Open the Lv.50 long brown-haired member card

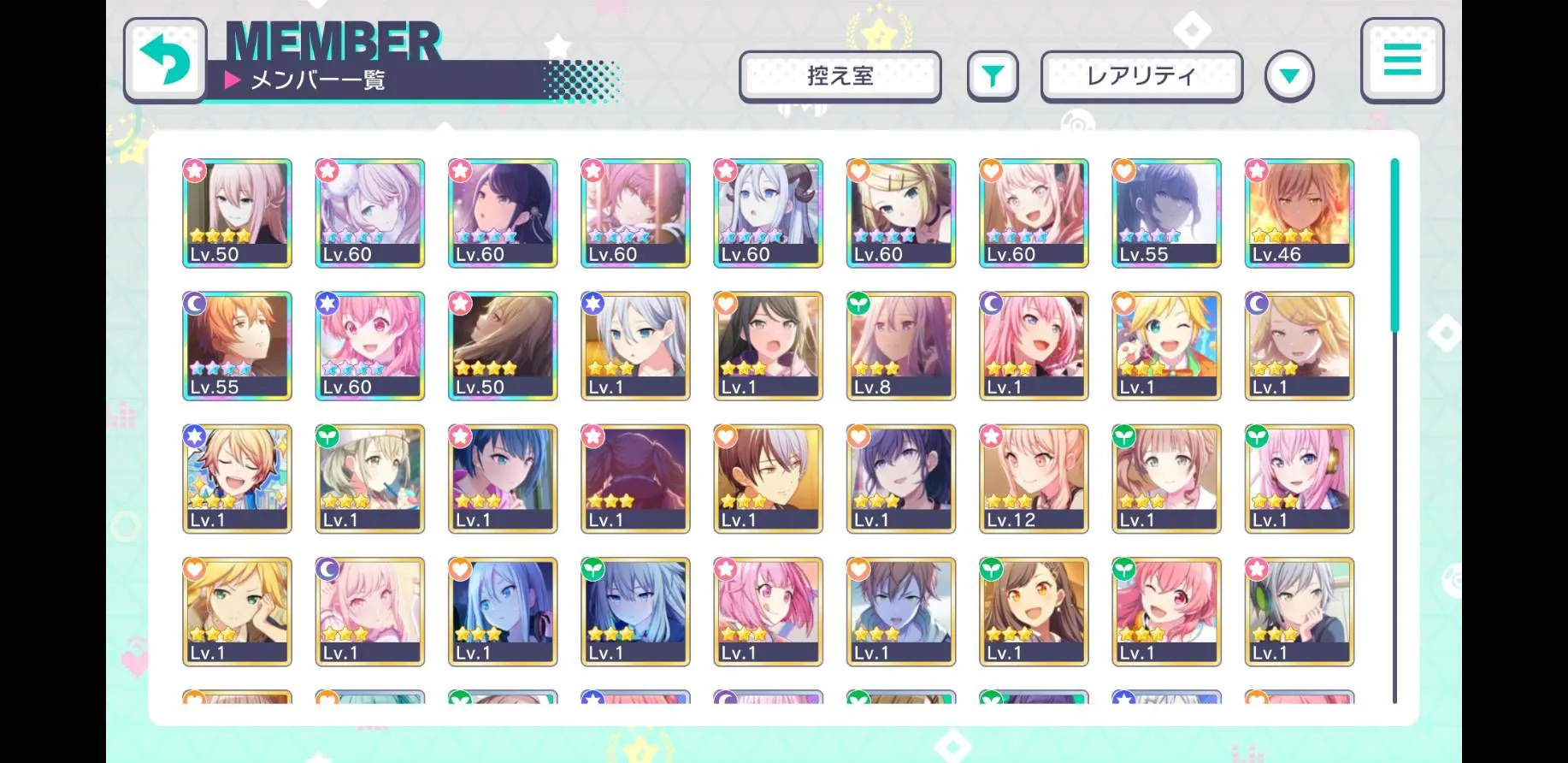502,346
